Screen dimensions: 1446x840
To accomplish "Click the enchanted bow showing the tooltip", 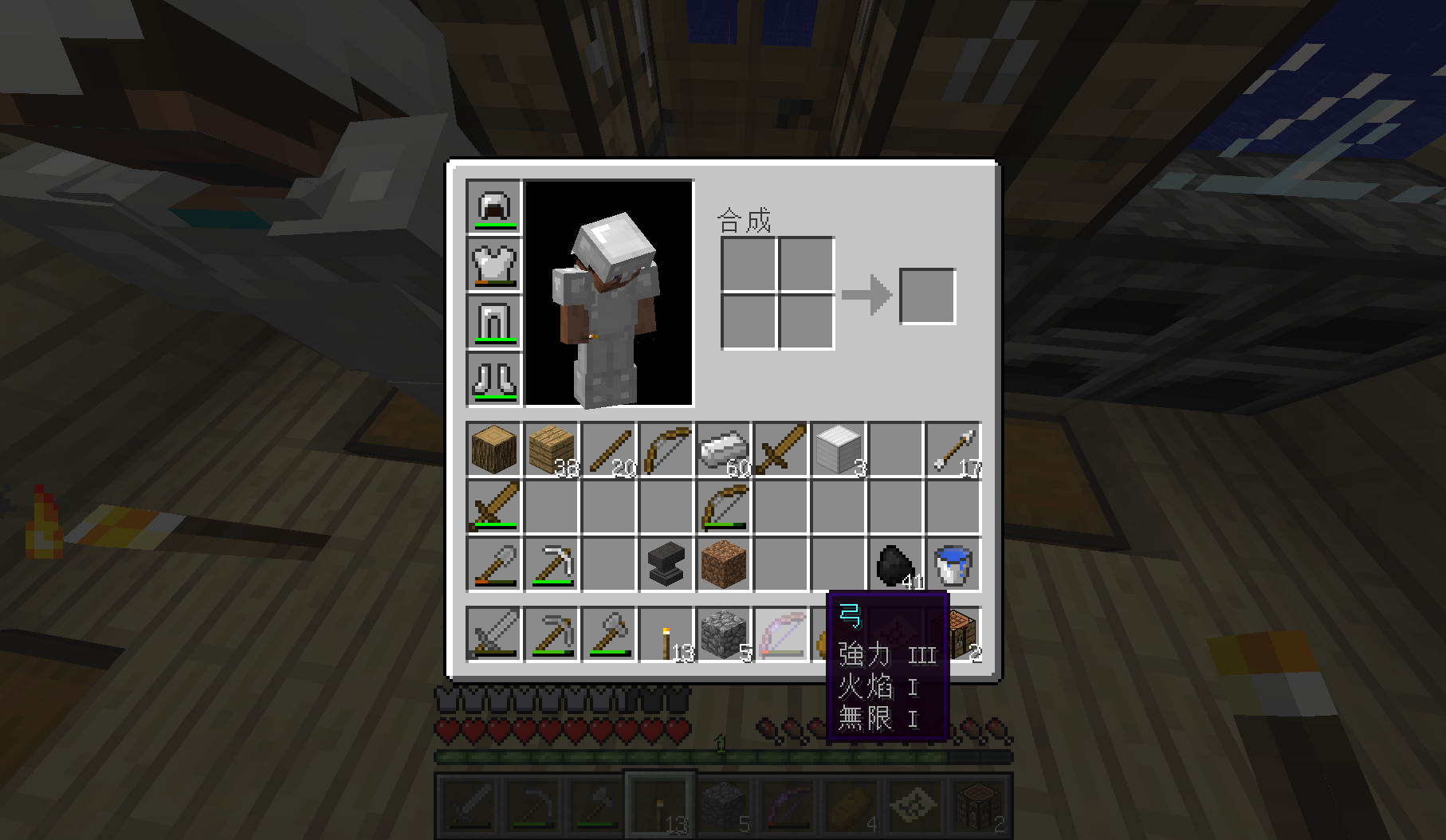I will (782, 634).
